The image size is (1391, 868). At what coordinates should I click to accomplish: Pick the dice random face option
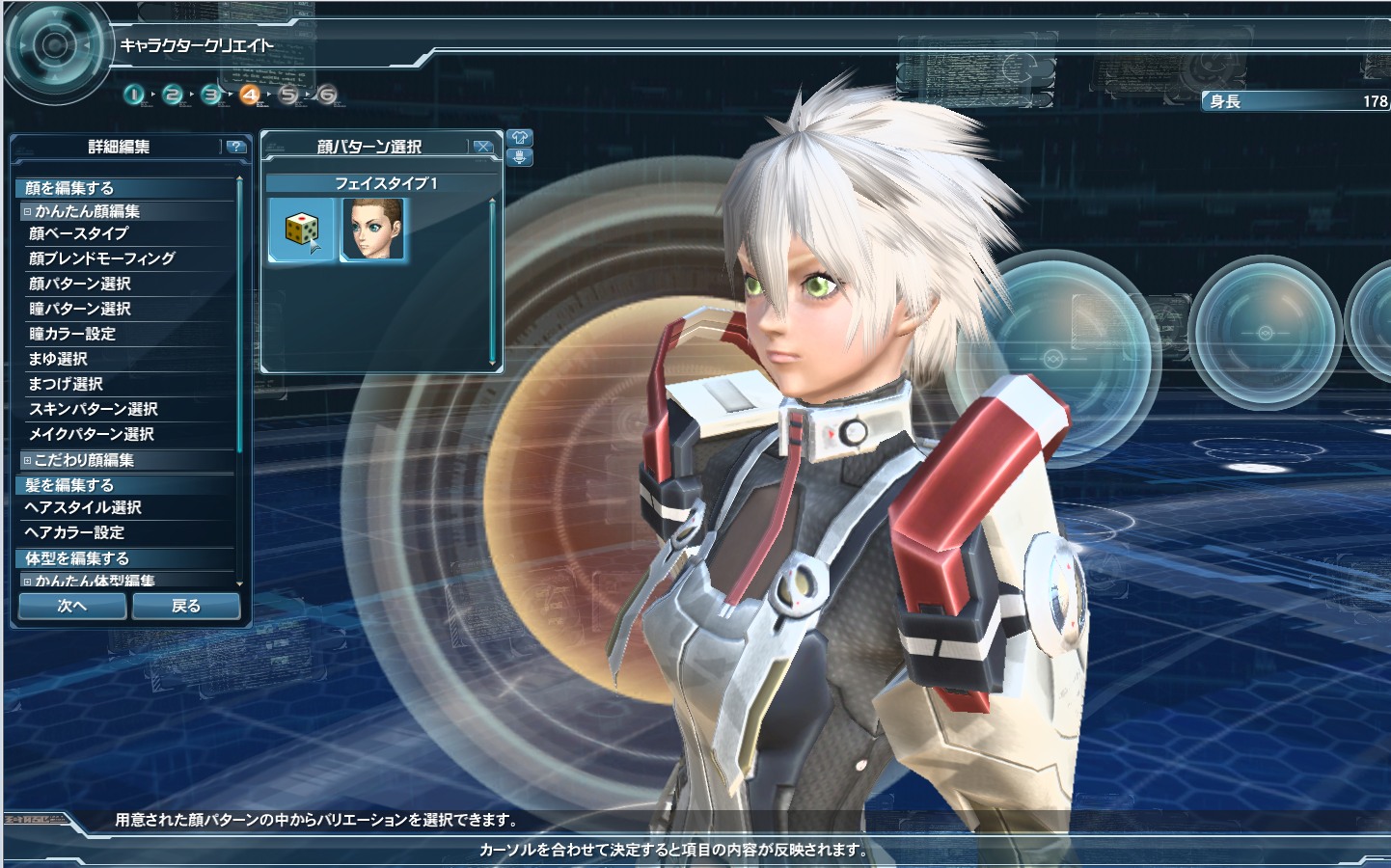pos(302,230)
